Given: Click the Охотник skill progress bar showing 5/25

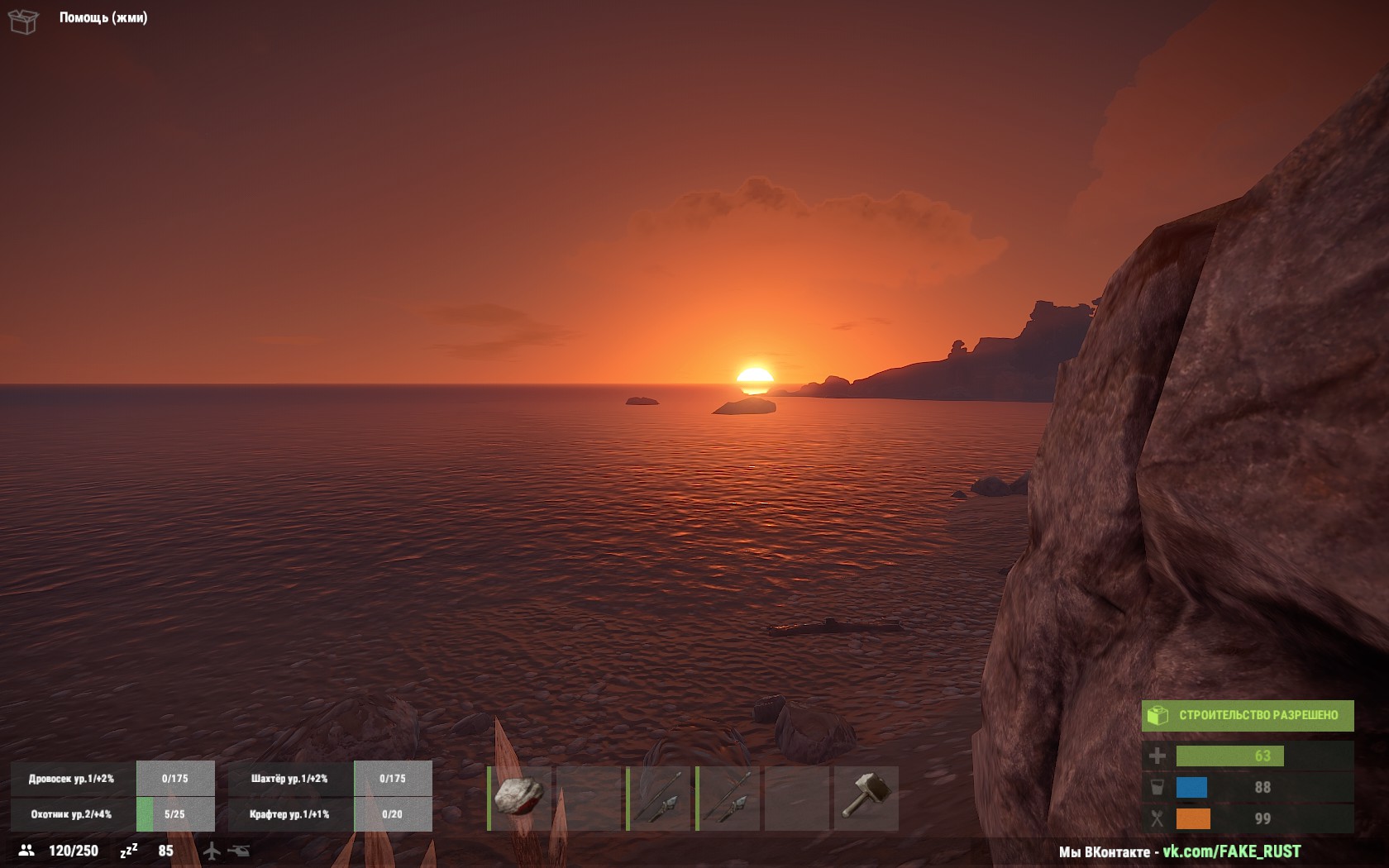Looking at the screenshot, I should (x=174, y=814).
